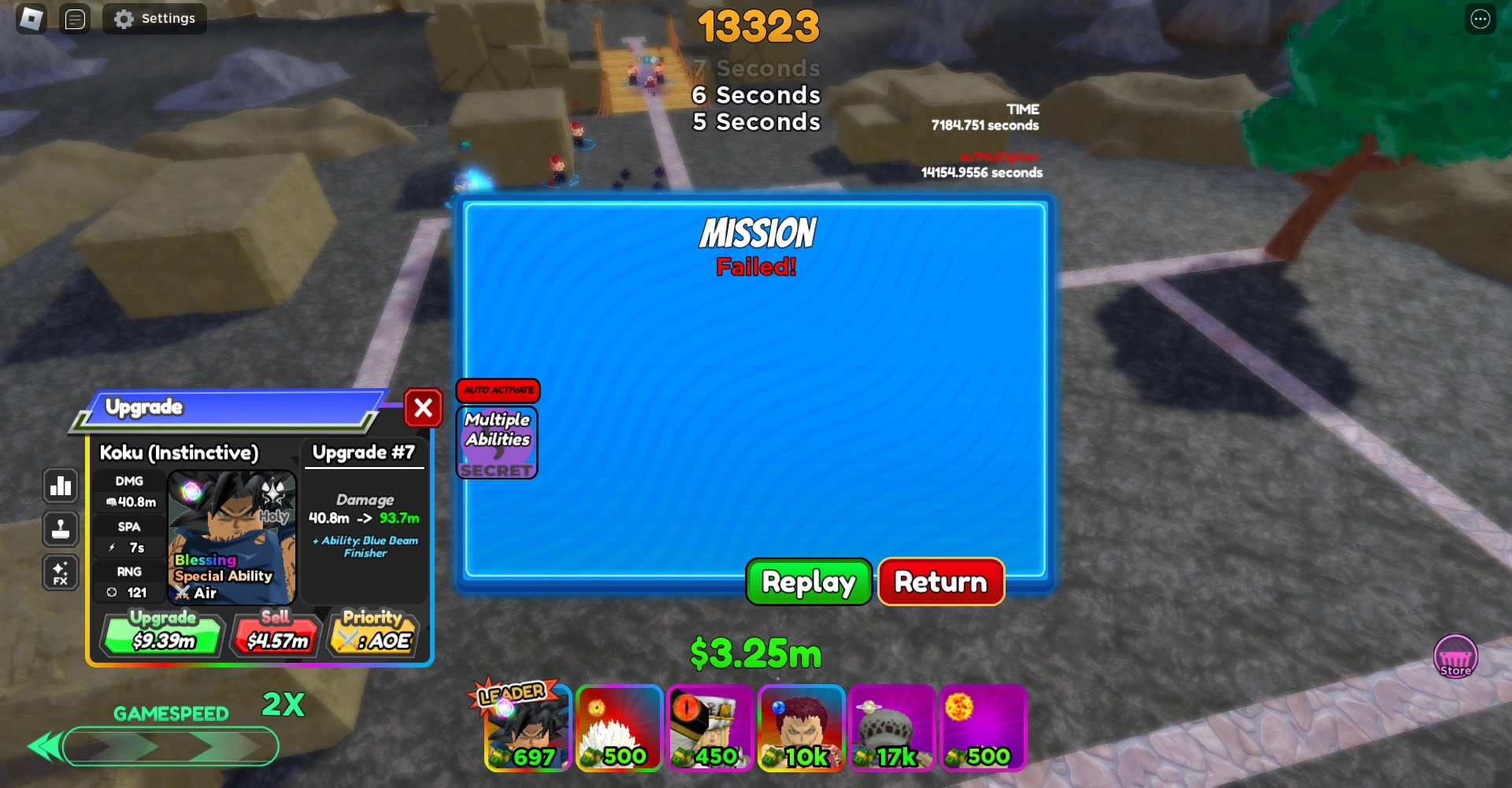This screenshot has width=1512, height=788.
Task: Open the Roblox chat notes panel
Action: [x=75, y=18]
